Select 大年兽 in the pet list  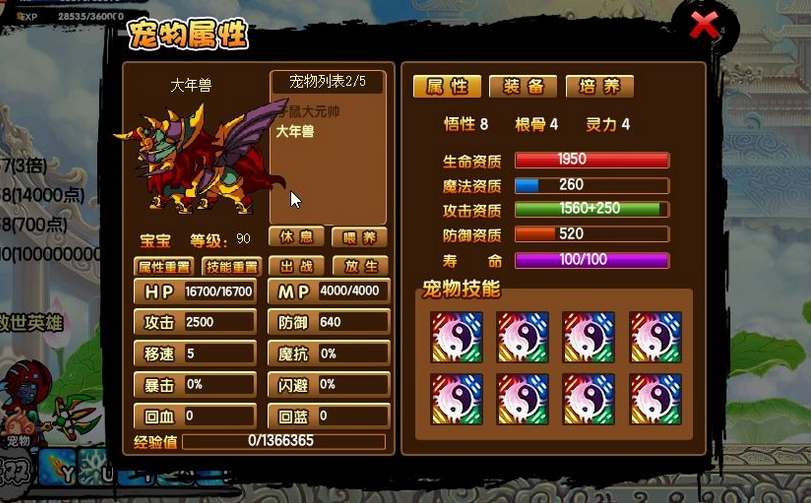pyautogui.click(x=295, y=131)
